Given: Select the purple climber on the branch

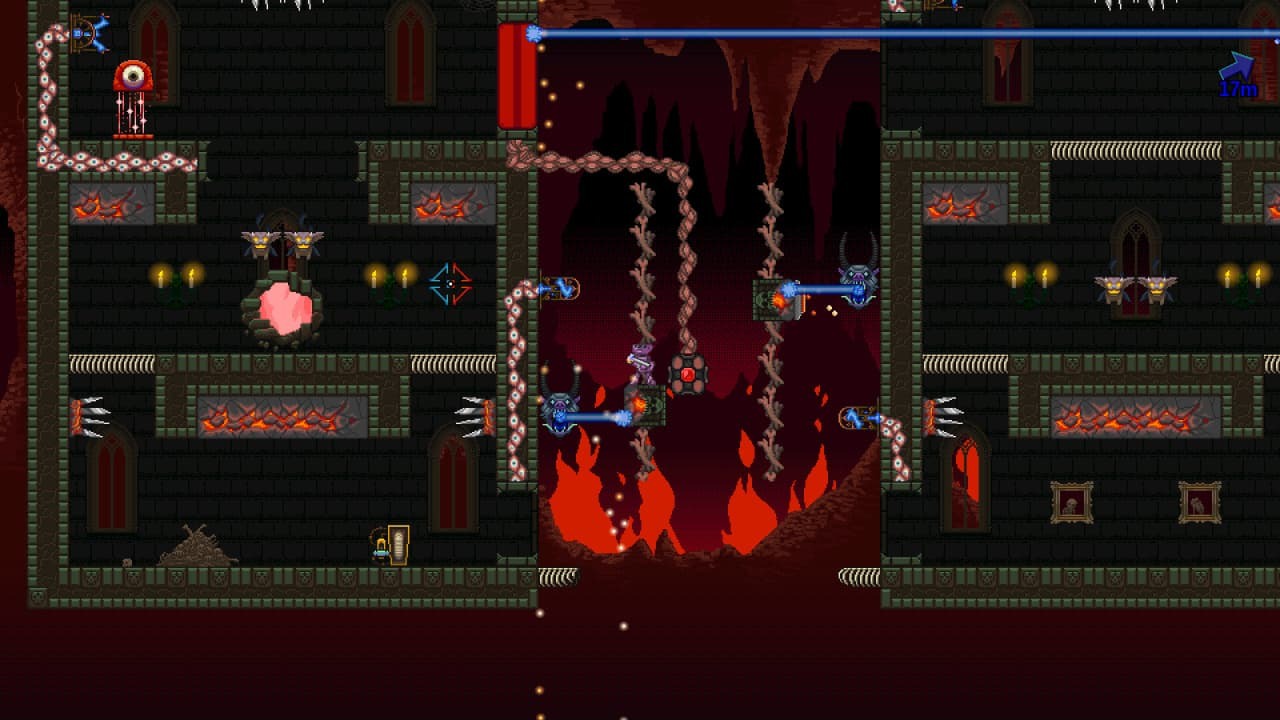Looking at the screenshot, I should pos(643,360).
